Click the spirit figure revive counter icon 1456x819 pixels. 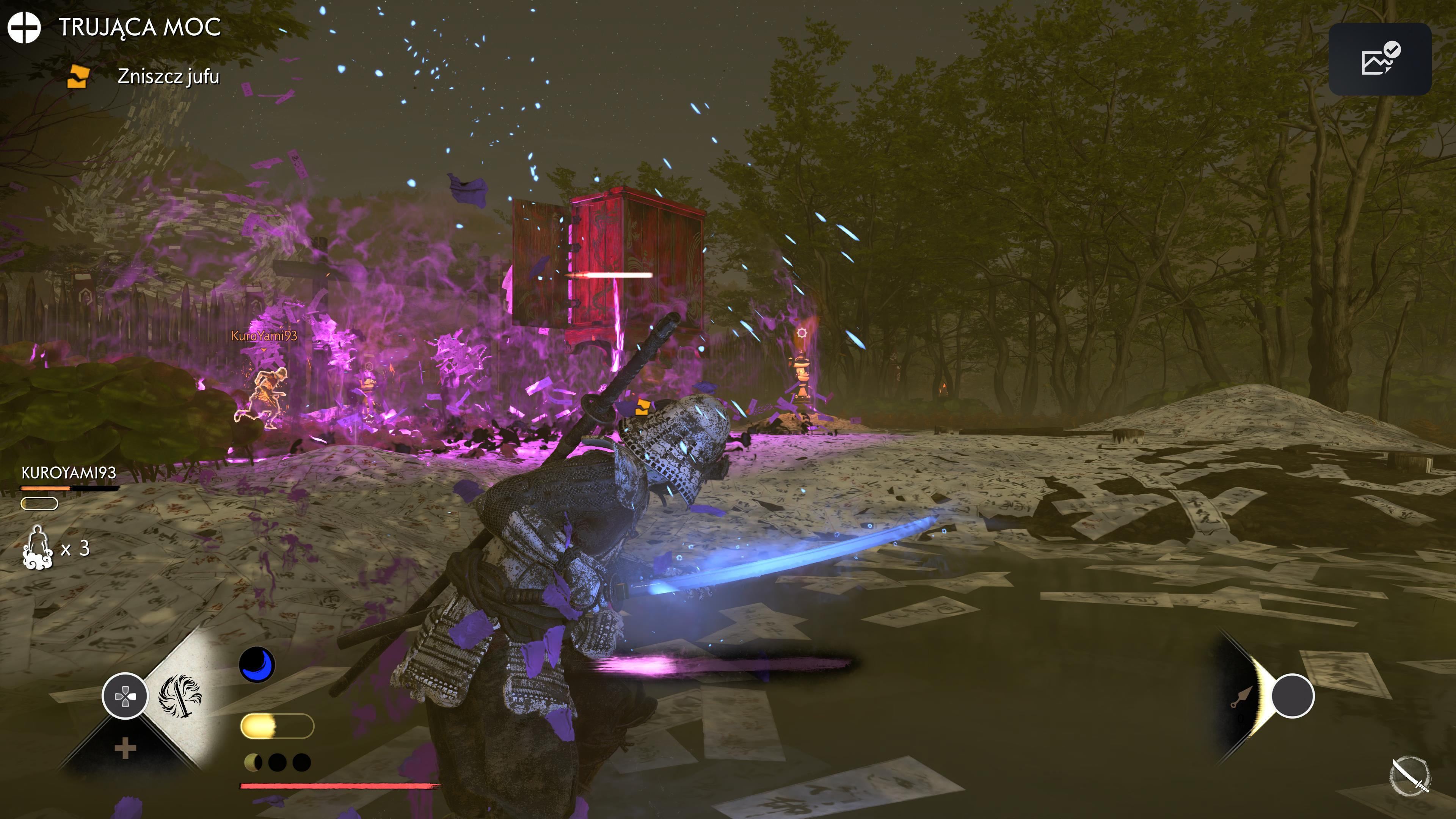[38, 547]
